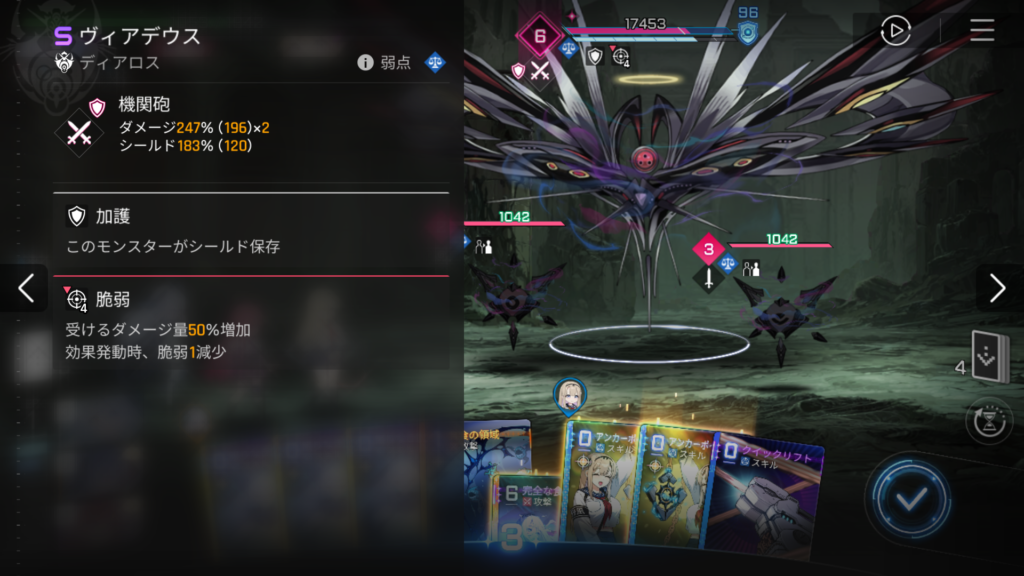Click the hourglass turn history icon
1024x576 pixels.
point(989,421)
